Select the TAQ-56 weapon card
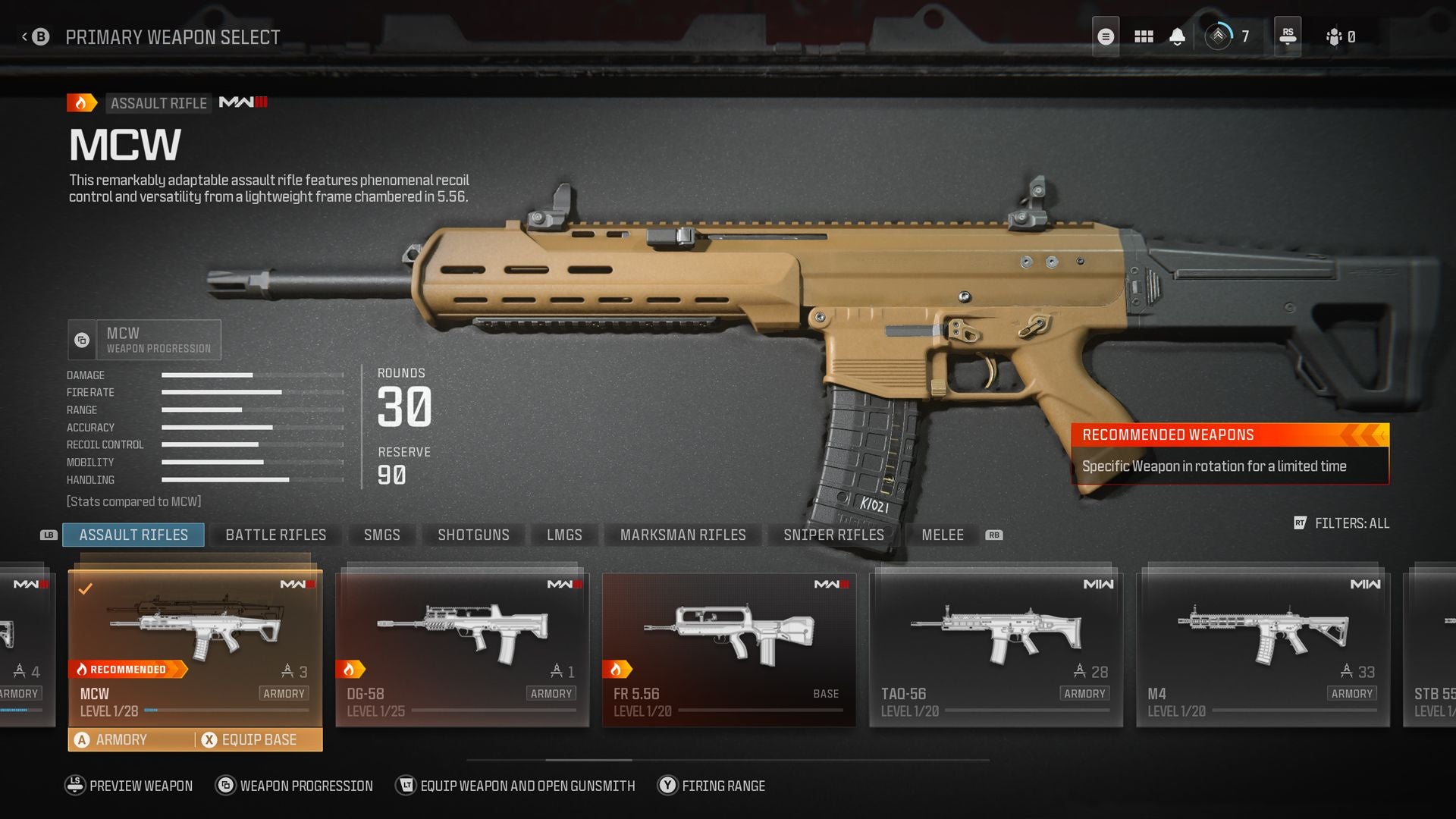 (996, 648)
